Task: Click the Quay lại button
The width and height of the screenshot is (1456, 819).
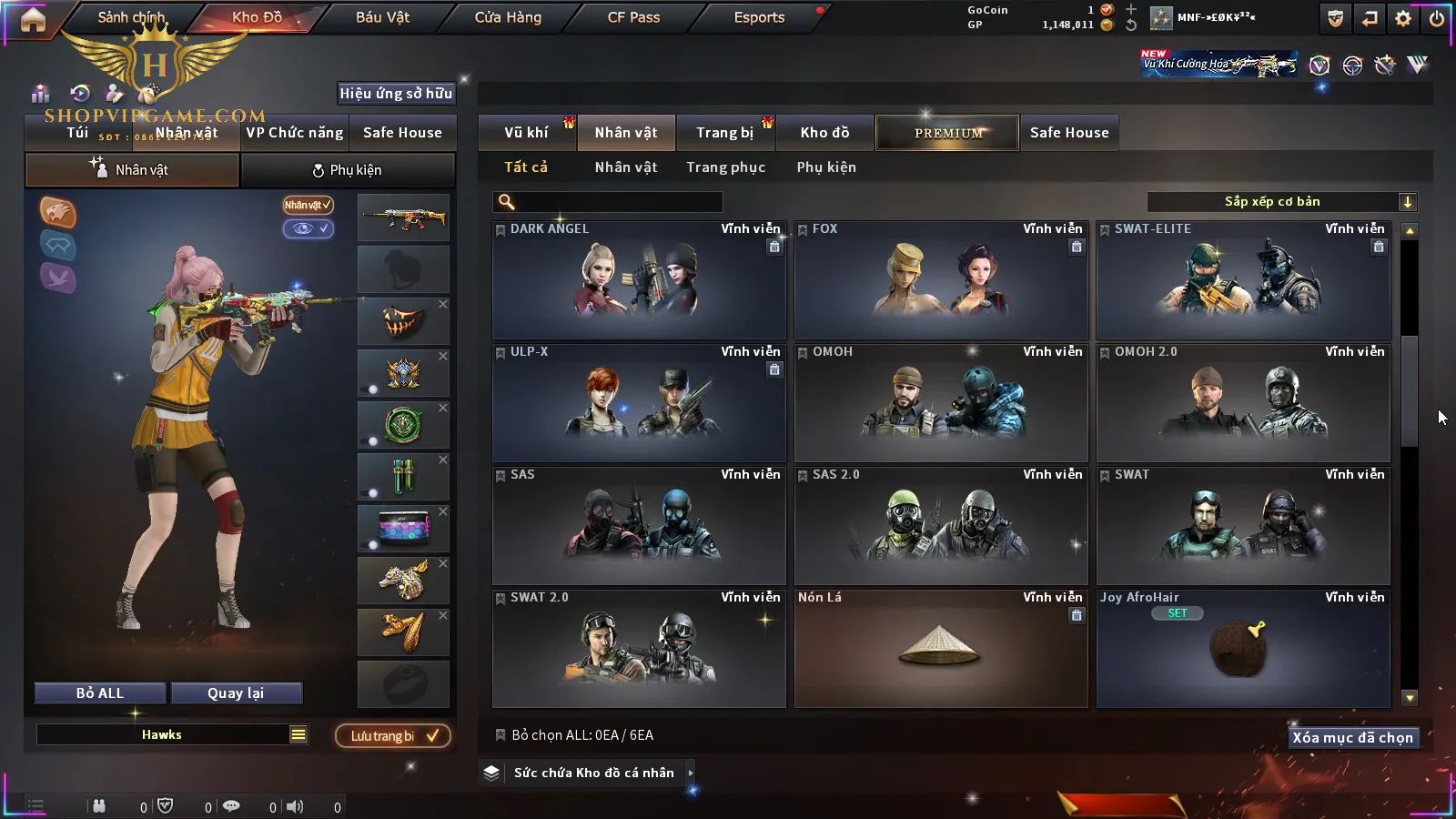Action: [x=236, y=693]
